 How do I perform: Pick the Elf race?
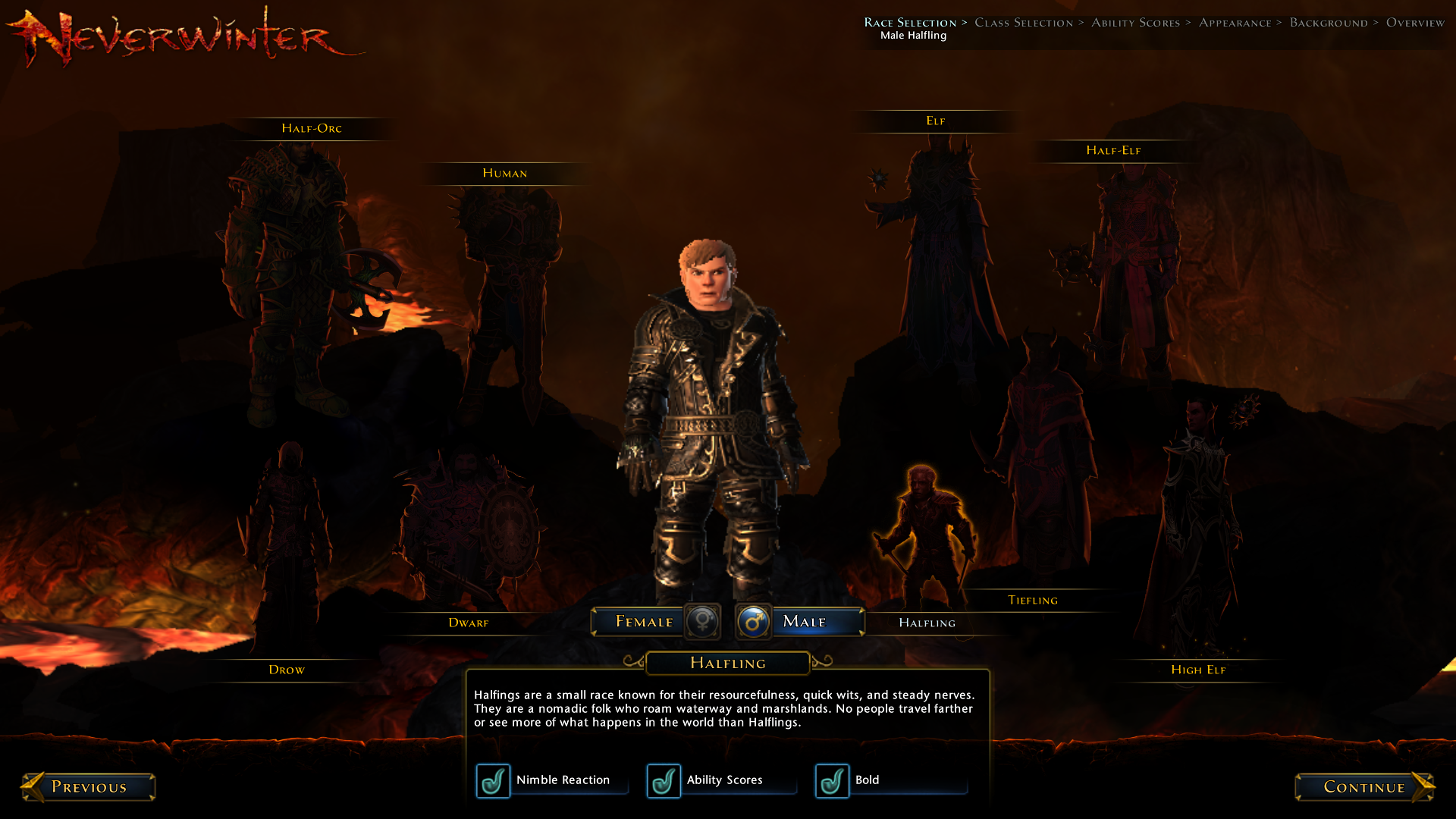click(x=935, y=121)
